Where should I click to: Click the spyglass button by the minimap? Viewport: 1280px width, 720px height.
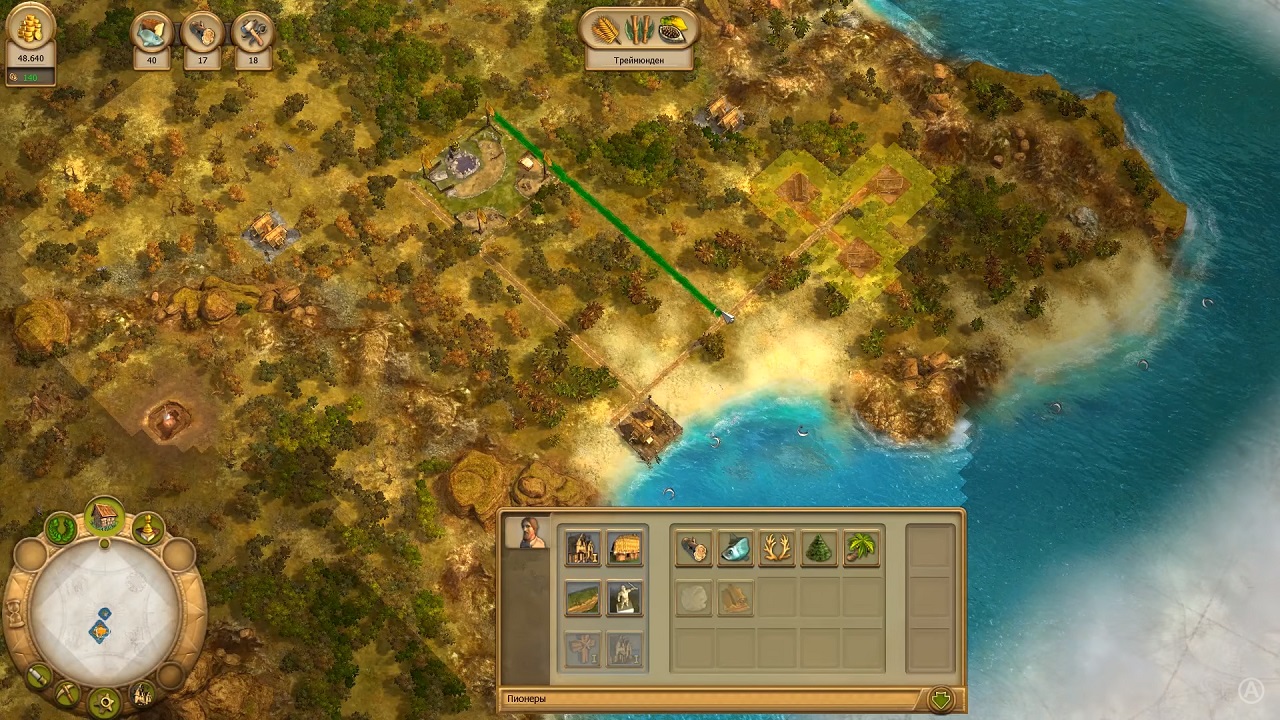coord(38,676)
